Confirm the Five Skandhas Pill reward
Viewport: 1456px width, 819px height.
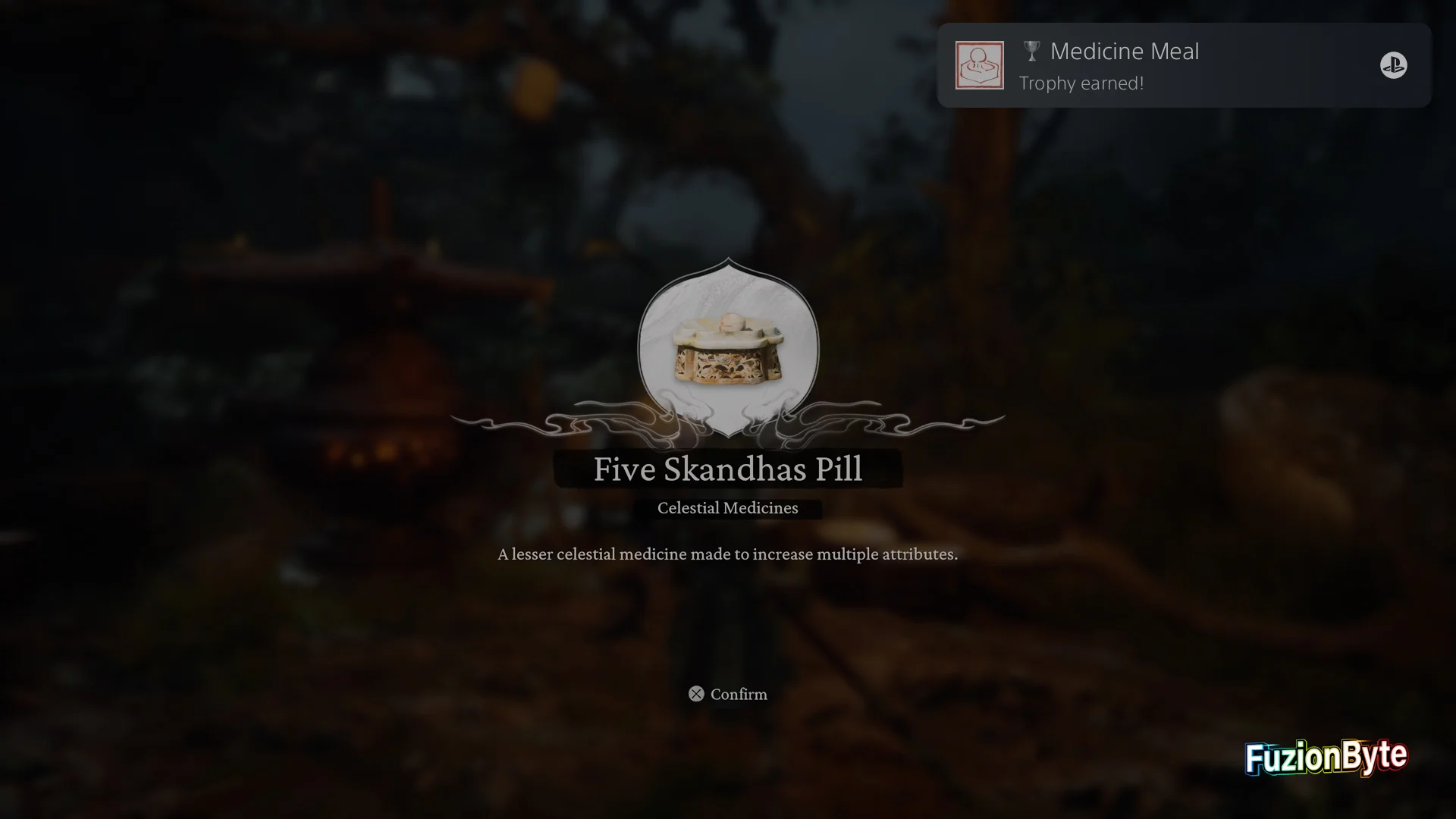click(x=728, y=694)
